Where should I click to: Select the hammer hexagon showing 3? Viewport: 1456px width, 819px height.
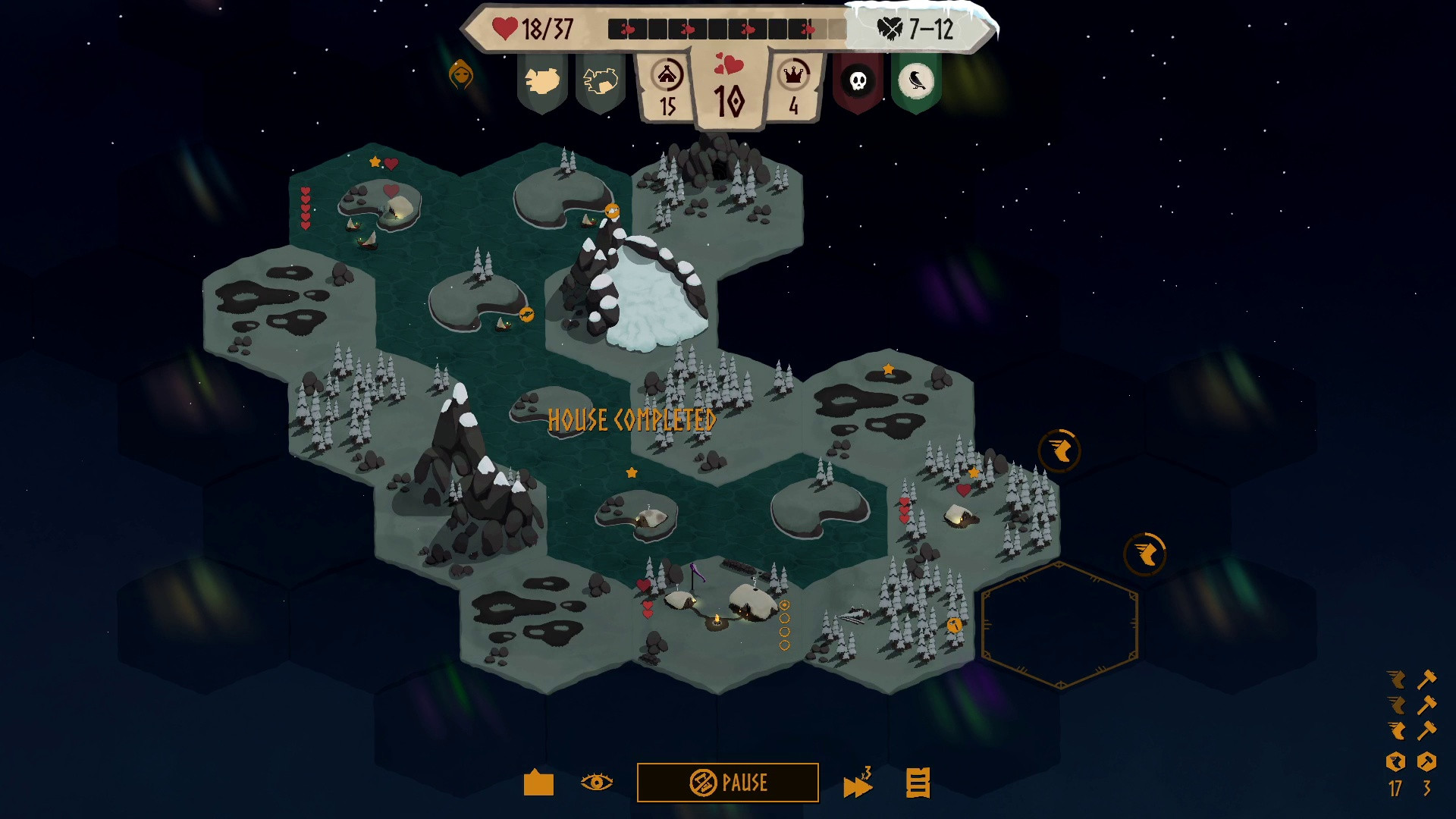pyautogui.click(x=1426, y=762)
